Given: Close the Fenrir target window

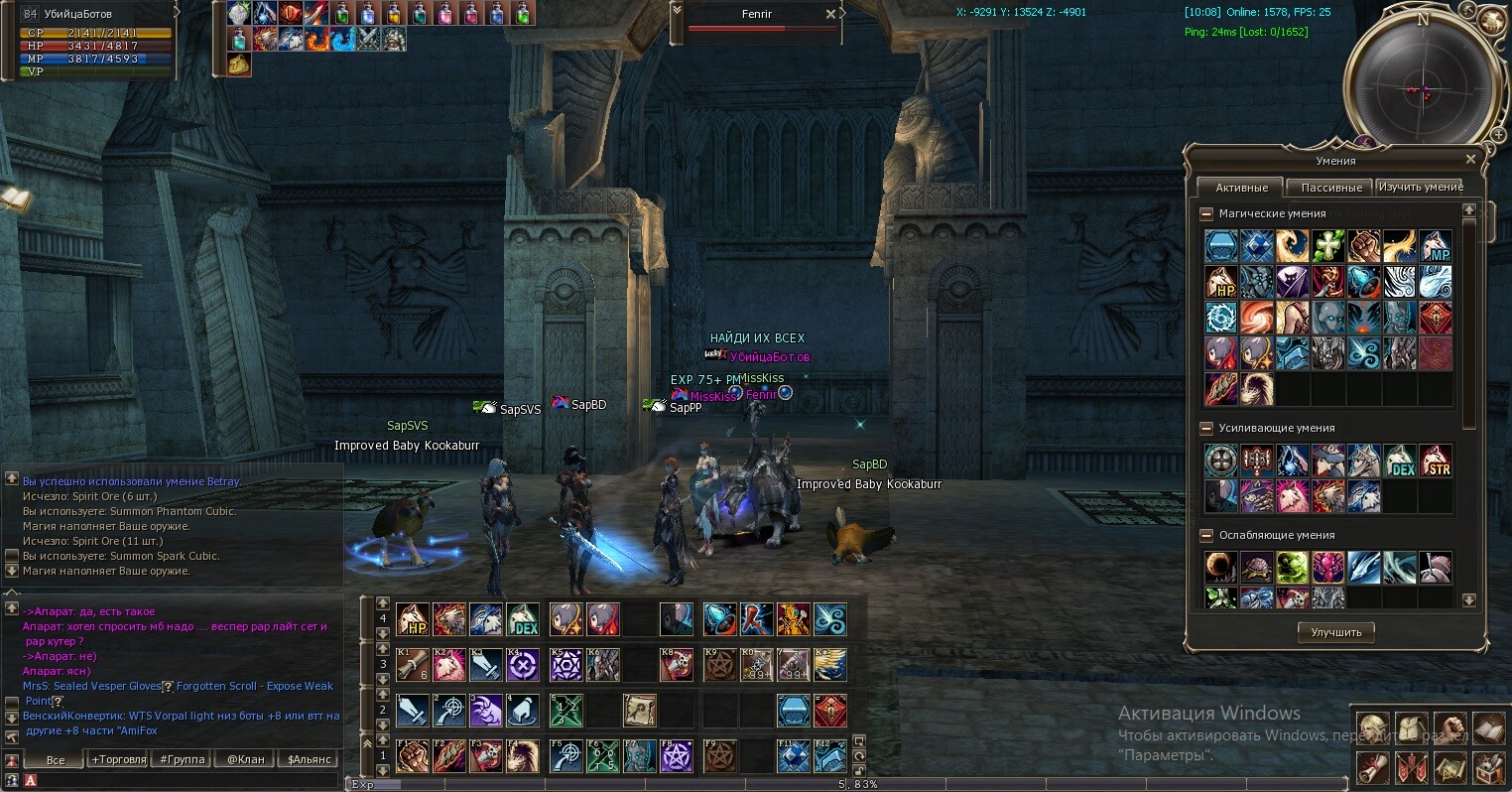Looking at the screenshot, I should coord(830,14).
